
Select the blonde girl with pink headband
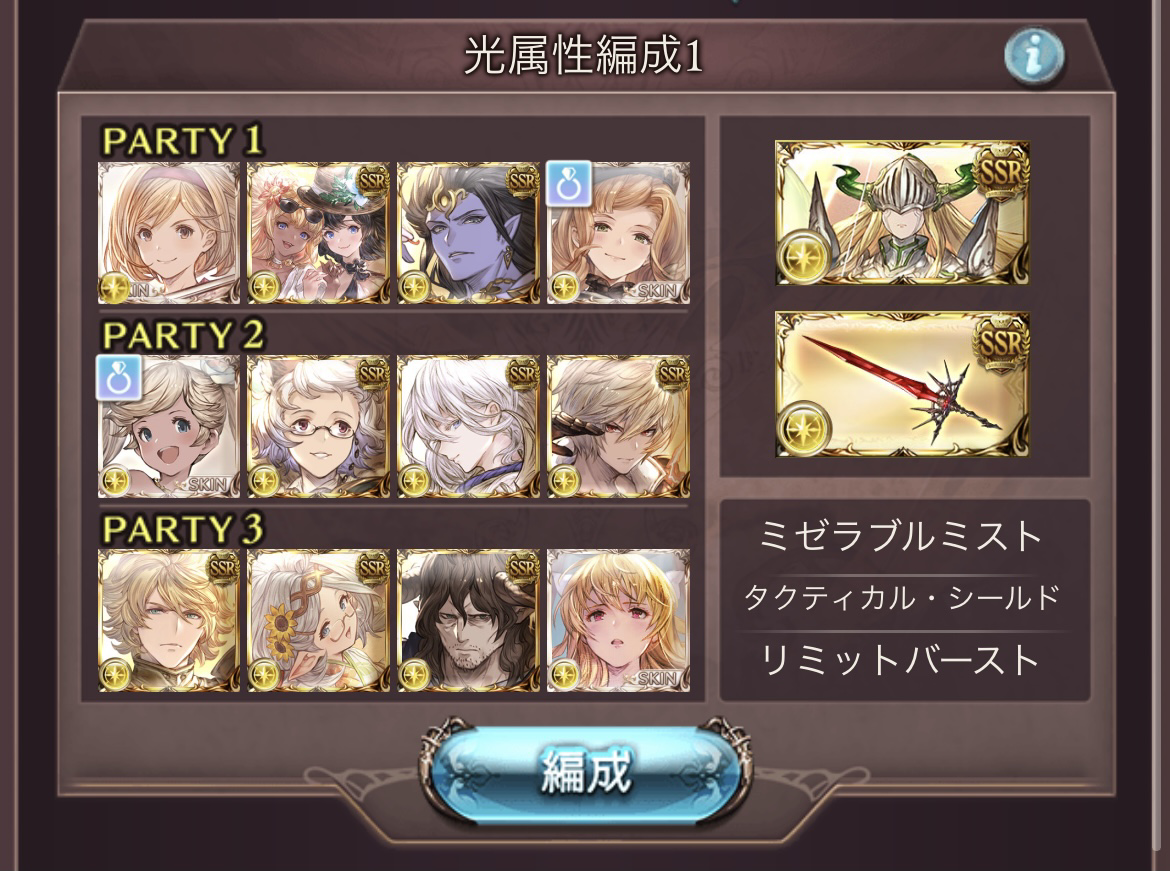[x=169, y=233]
